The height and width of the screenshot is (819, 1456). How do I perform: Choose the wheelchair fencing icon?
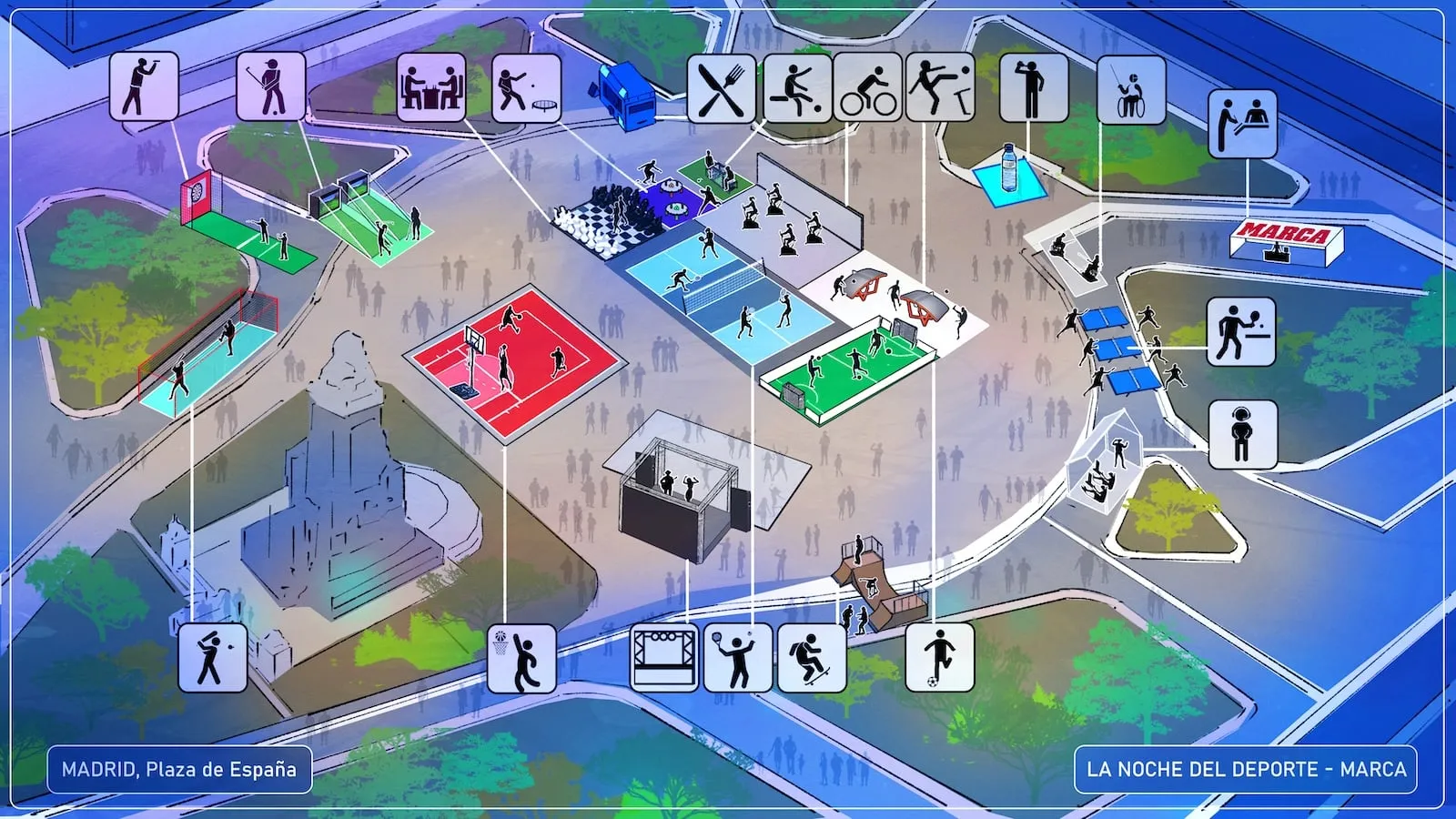pyautogui.click(x=1131, y=89)
